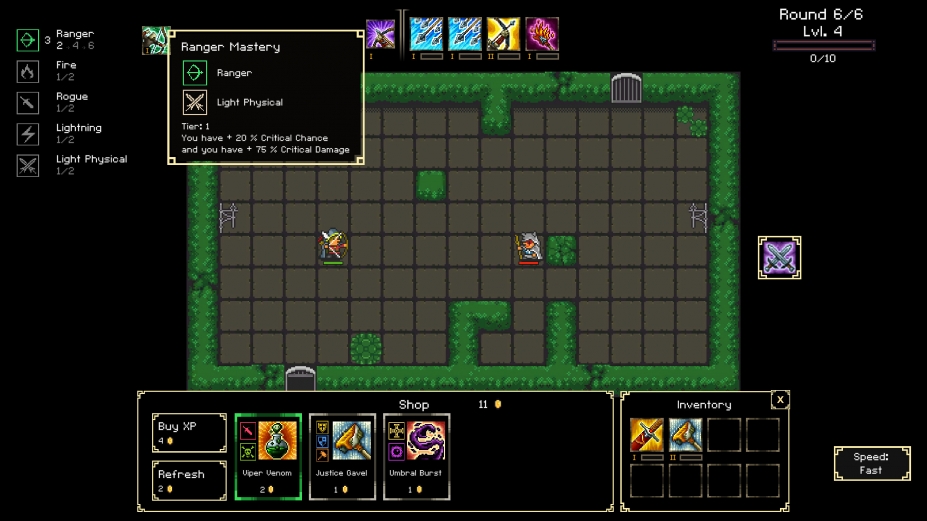
Task: Click the crossed swords battle button
Action: [779, 258]
